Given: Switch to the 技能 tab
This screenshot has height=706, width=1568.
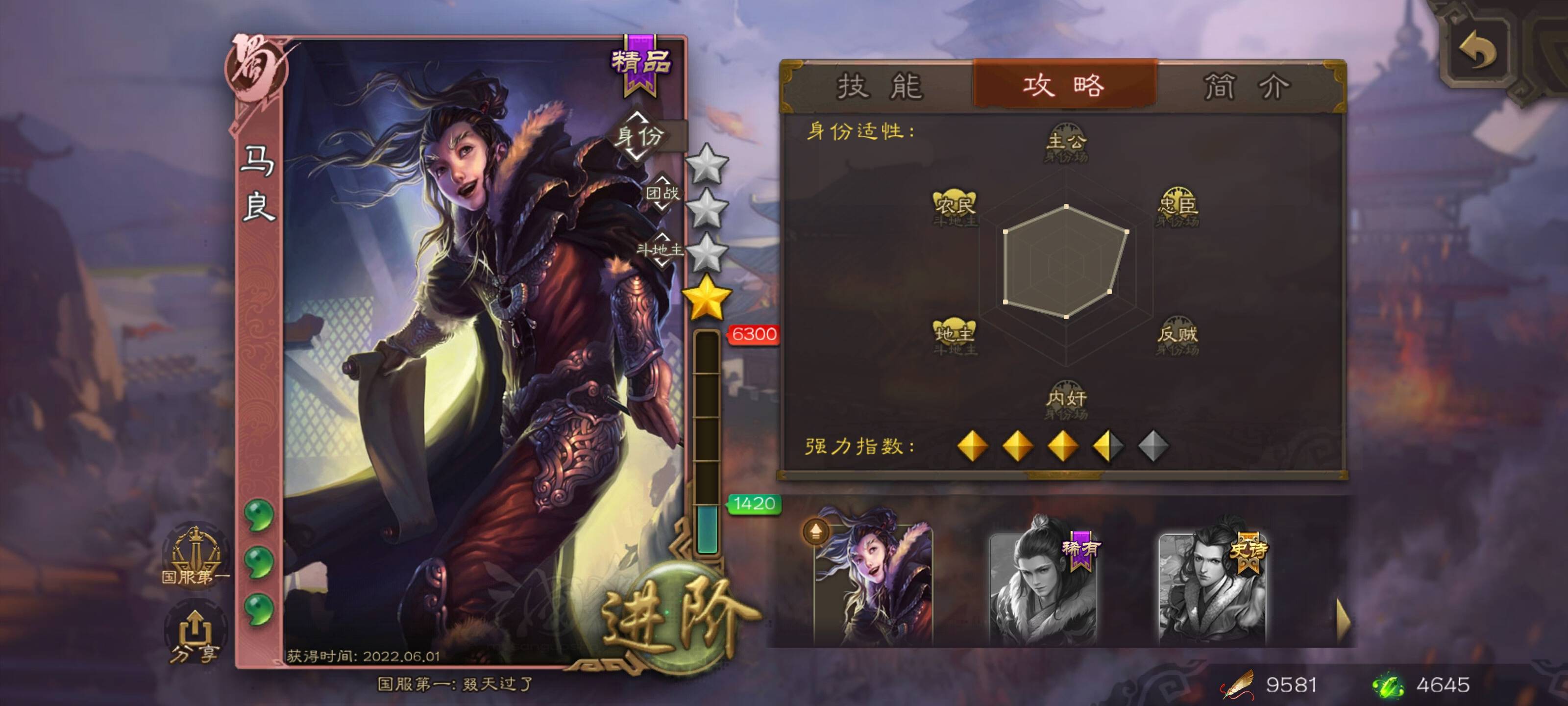Looking at the screenshot, I should click(880, 86).
